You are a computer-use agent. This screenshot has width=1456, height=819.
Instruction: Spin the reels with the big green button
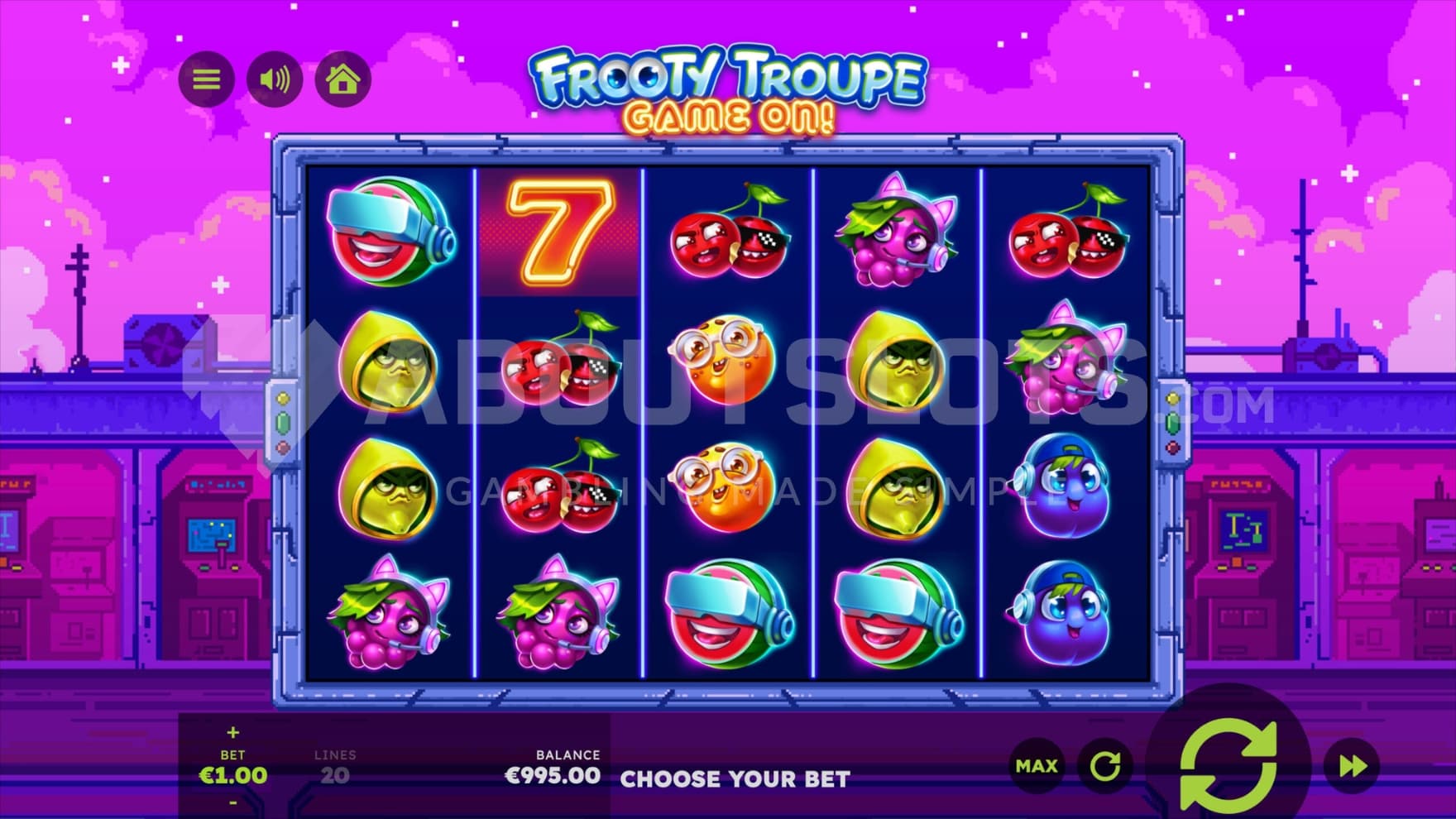(x=1228, y=766)
